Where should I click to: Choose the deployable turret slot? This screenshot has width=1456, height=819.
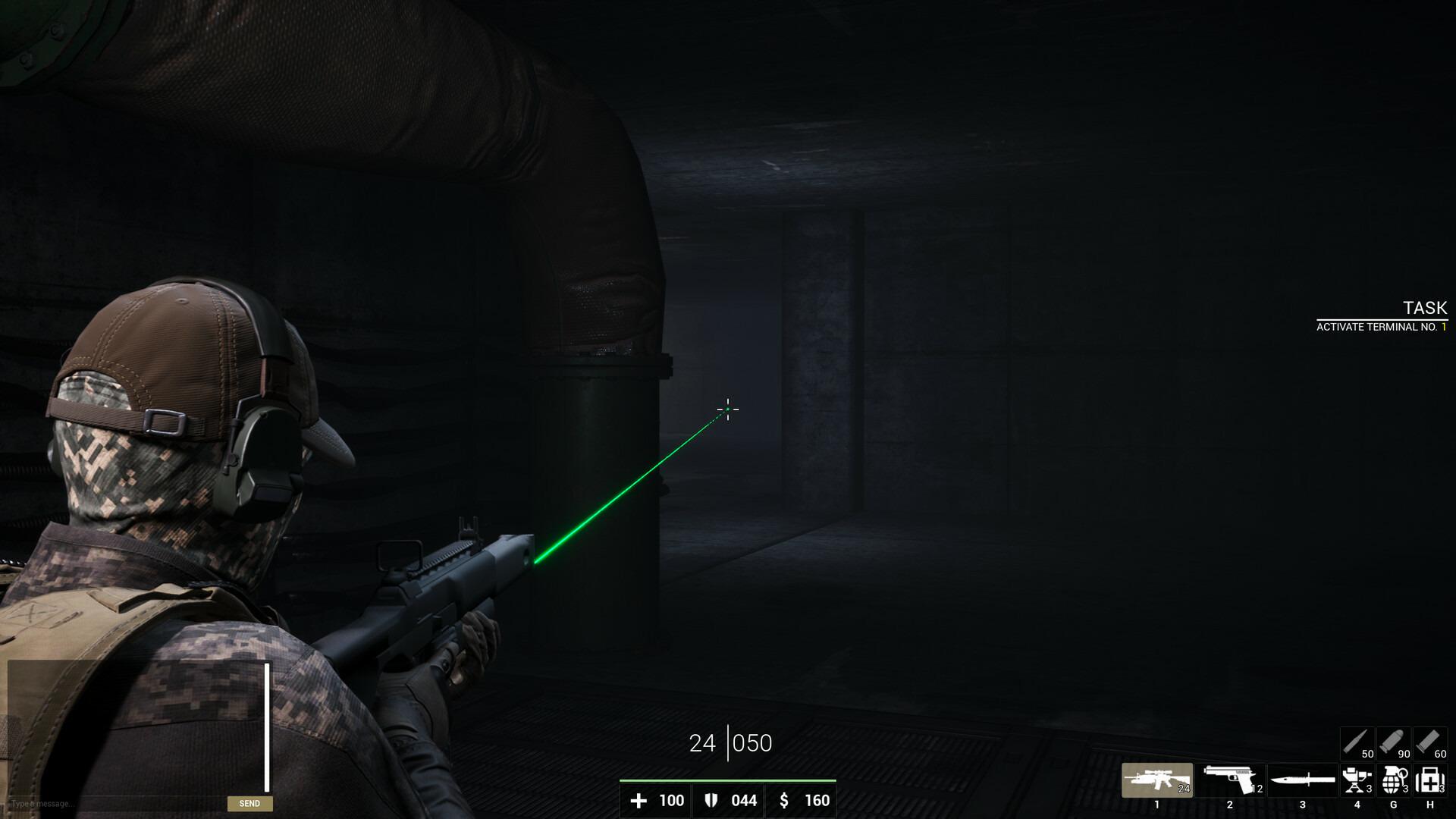[x=1357, y=780]
